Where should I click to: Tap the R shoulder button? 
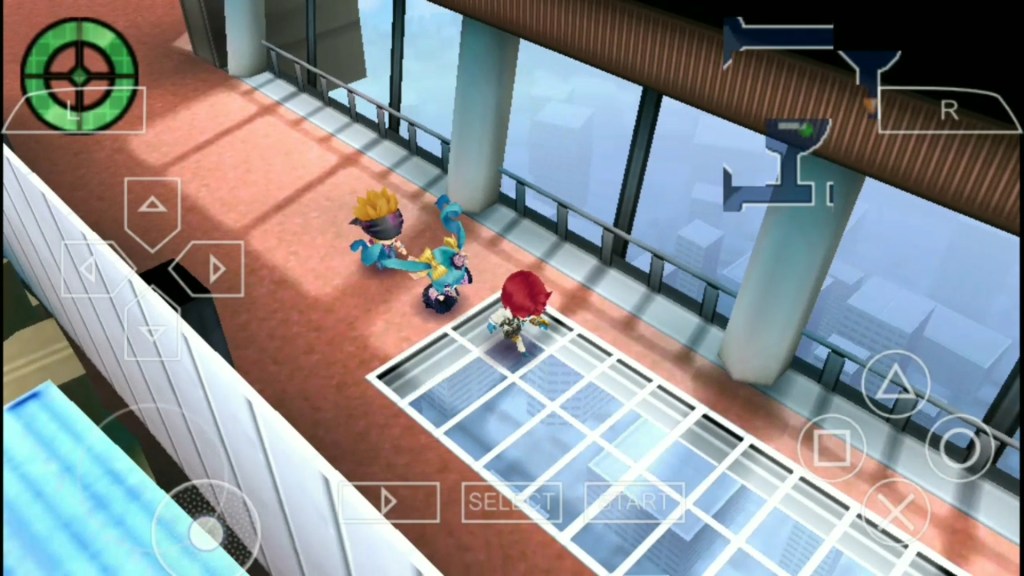(x=948, y=112)
